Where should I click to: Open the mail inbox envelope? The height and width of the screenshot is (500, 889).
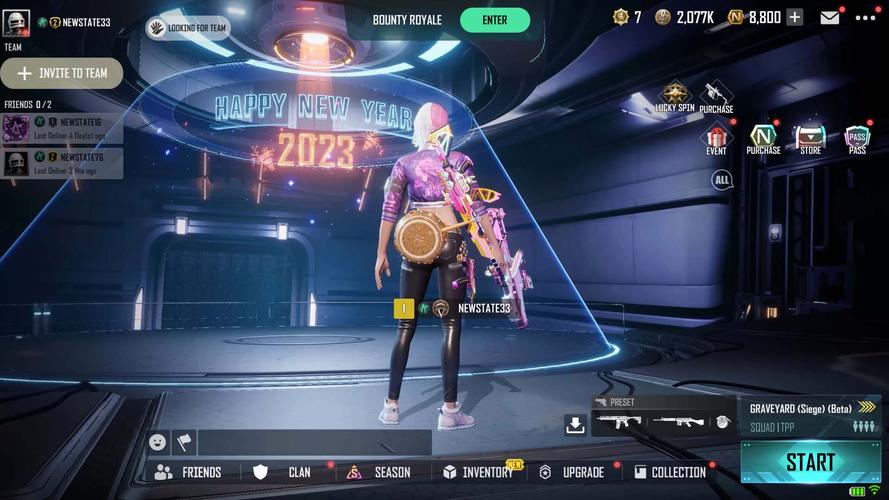tap(830, 17)
